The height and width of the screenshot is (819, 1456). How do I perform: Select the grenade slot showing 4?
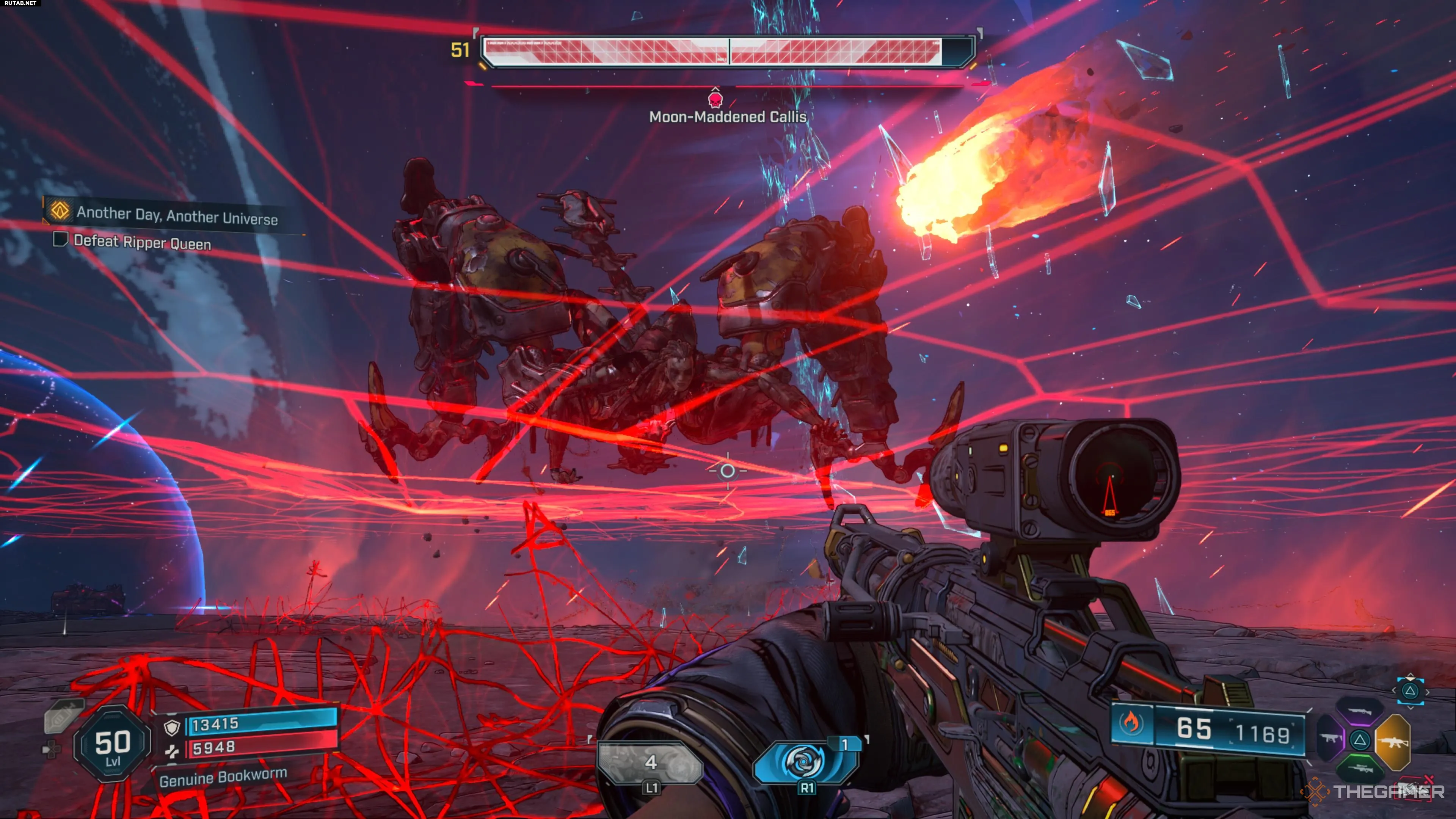651,763
